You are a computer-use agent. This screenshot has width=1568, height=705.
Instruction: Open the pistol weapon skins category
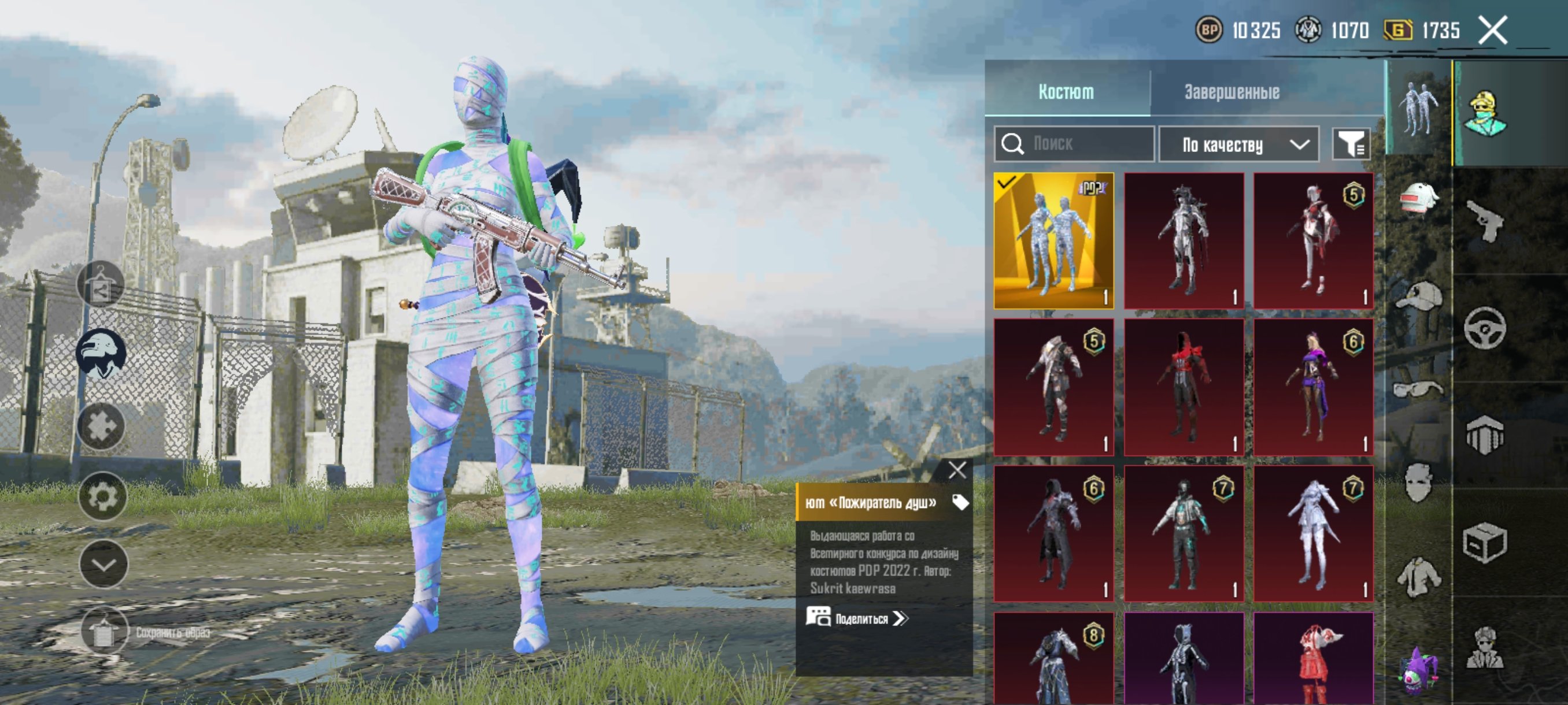click(1485, 220)
